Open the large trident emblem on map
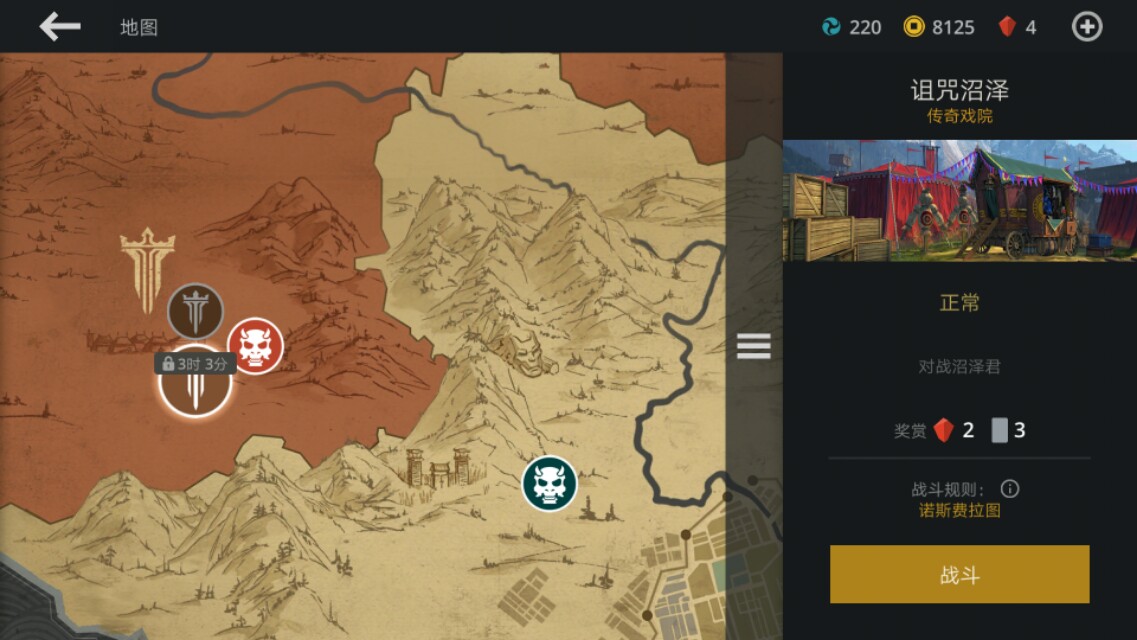The height and width of the screenshot is (640, 1137). pos(147,267)
